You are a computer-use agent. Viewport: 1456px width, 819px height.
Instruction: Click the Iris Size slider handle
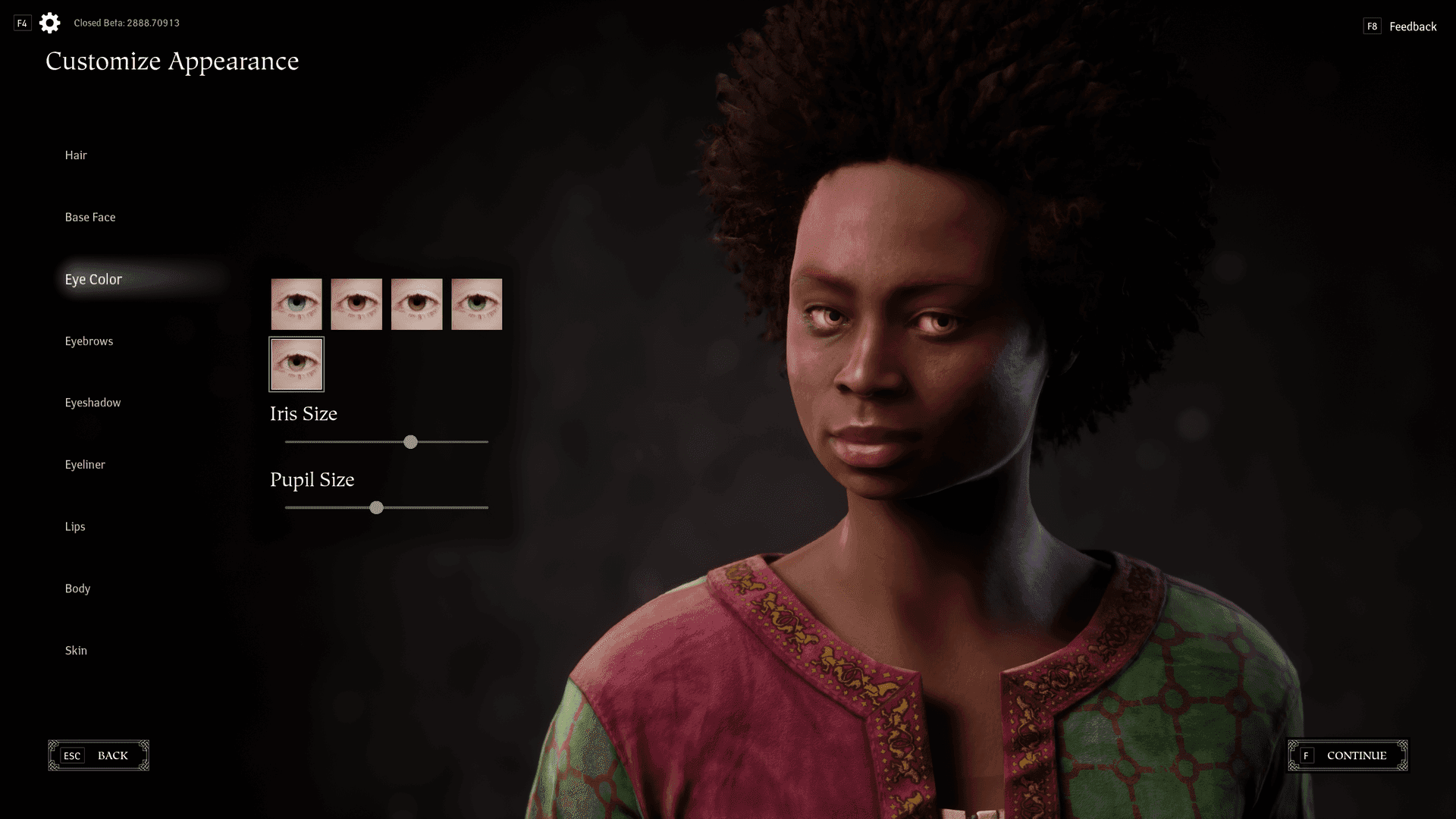410,442
